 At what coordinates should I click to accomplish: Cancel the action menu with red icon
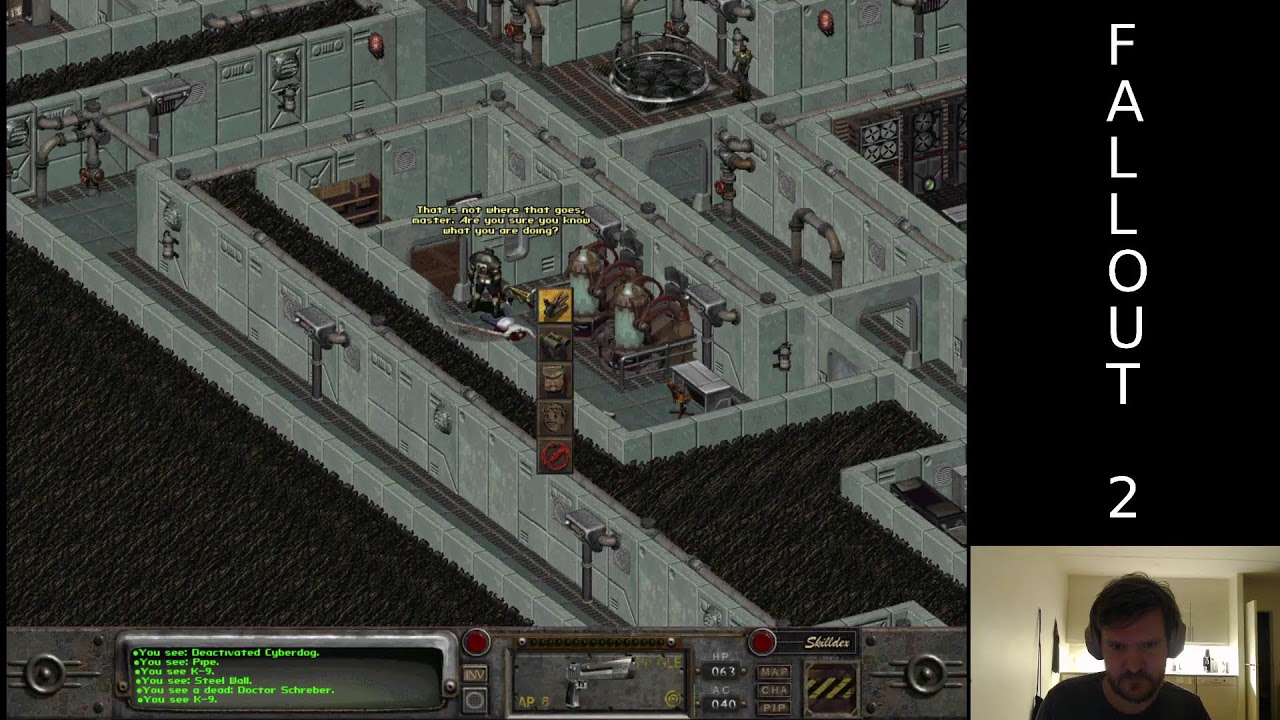[x=555, y=455]
